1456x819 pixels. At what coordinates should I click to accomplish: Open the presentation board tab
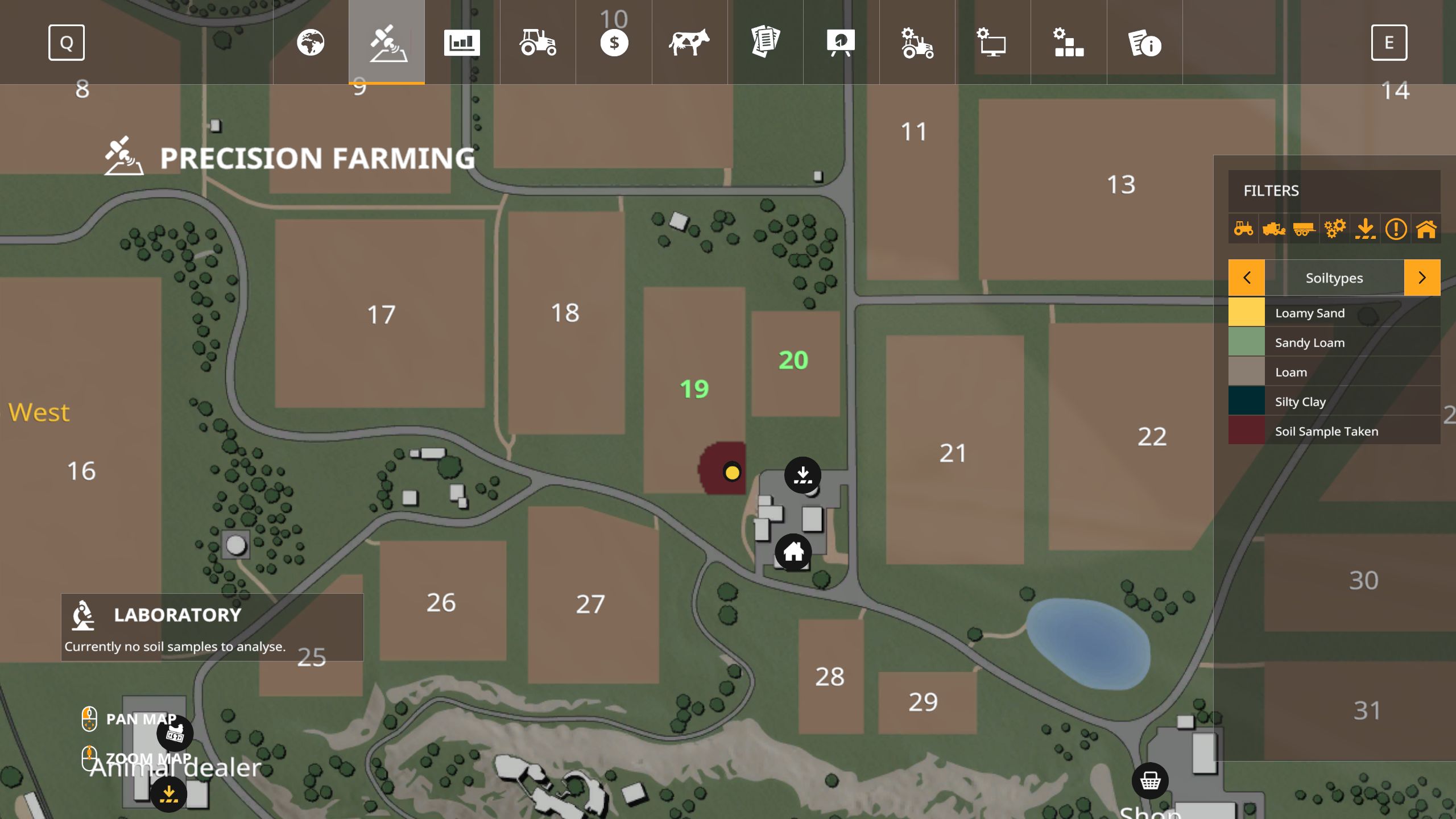click(841, 43)
